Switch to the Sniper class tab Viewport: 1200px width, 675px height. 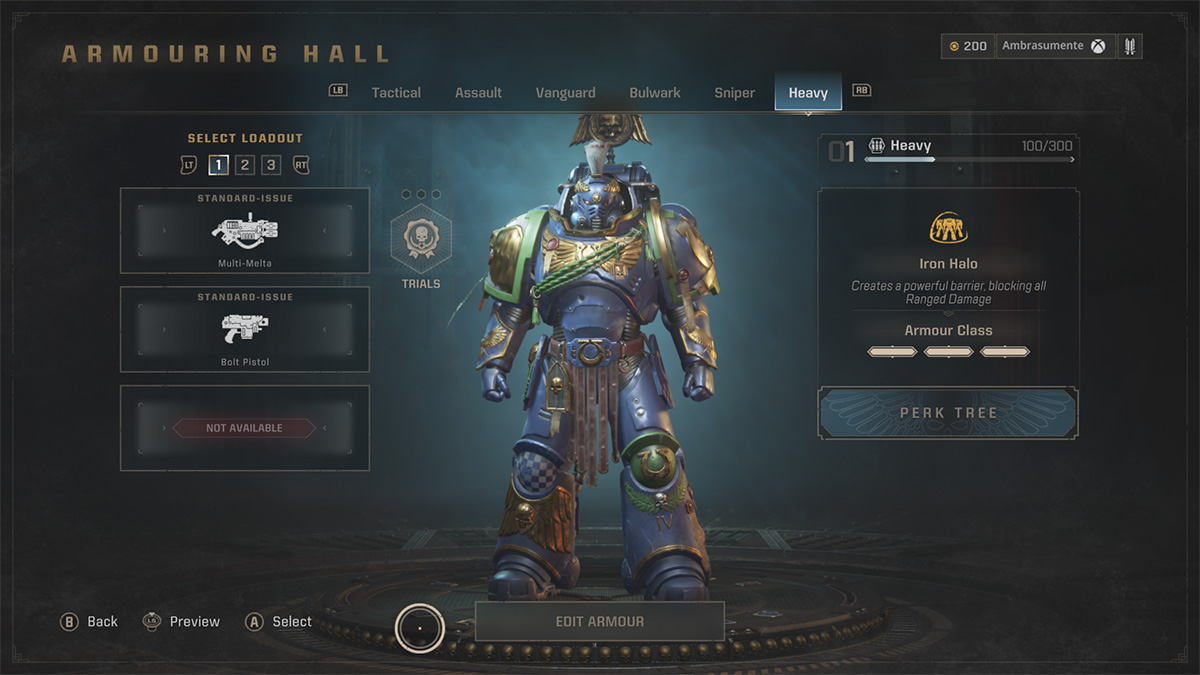point(734,93)
